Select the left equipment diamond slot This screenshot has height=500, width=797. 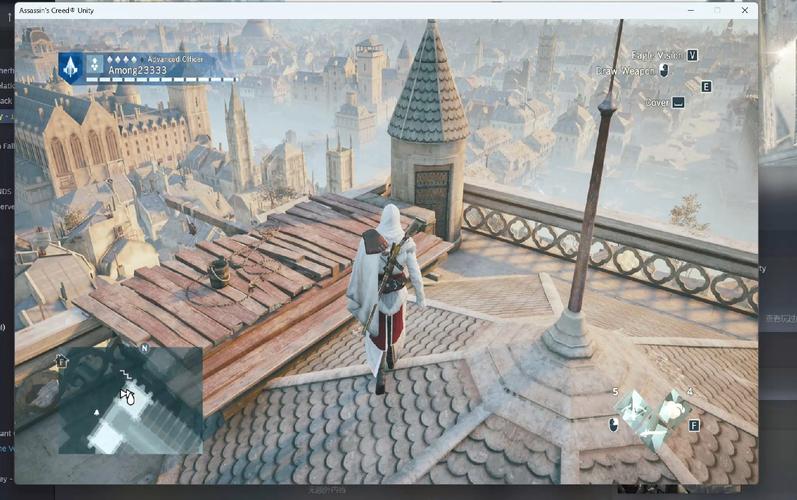click(x=632, y=409)
